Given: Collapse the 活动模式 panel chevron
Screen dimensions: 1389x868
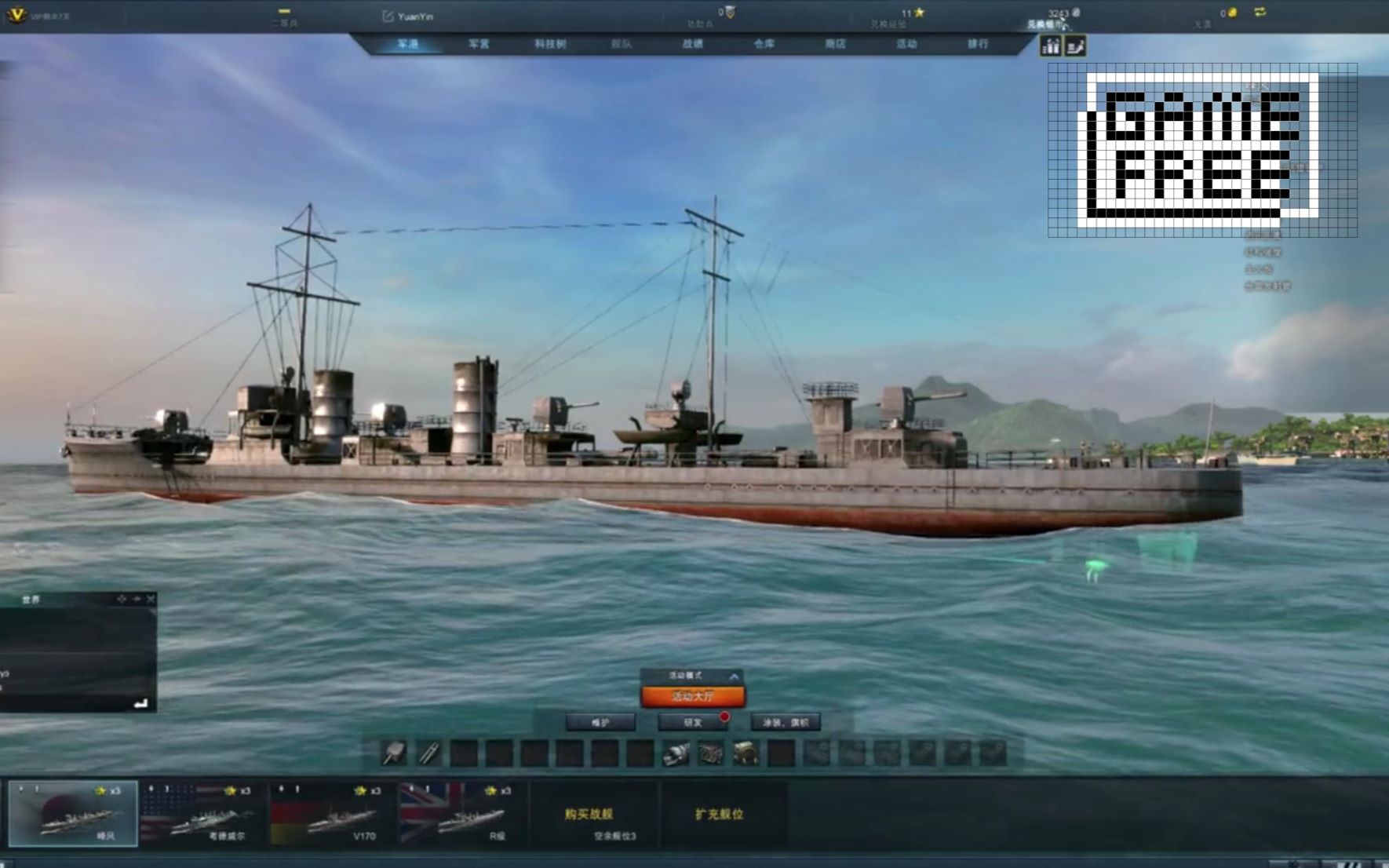Looking at the screenshot, I should (734, 674).
